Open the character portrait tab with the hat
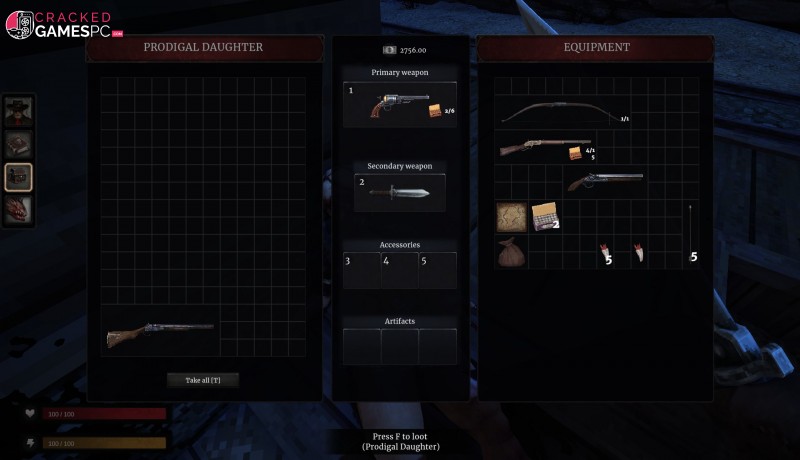Image resolution: width=800 pixels, height=460 pixels. pyautogui.click(x=19, y=112)
